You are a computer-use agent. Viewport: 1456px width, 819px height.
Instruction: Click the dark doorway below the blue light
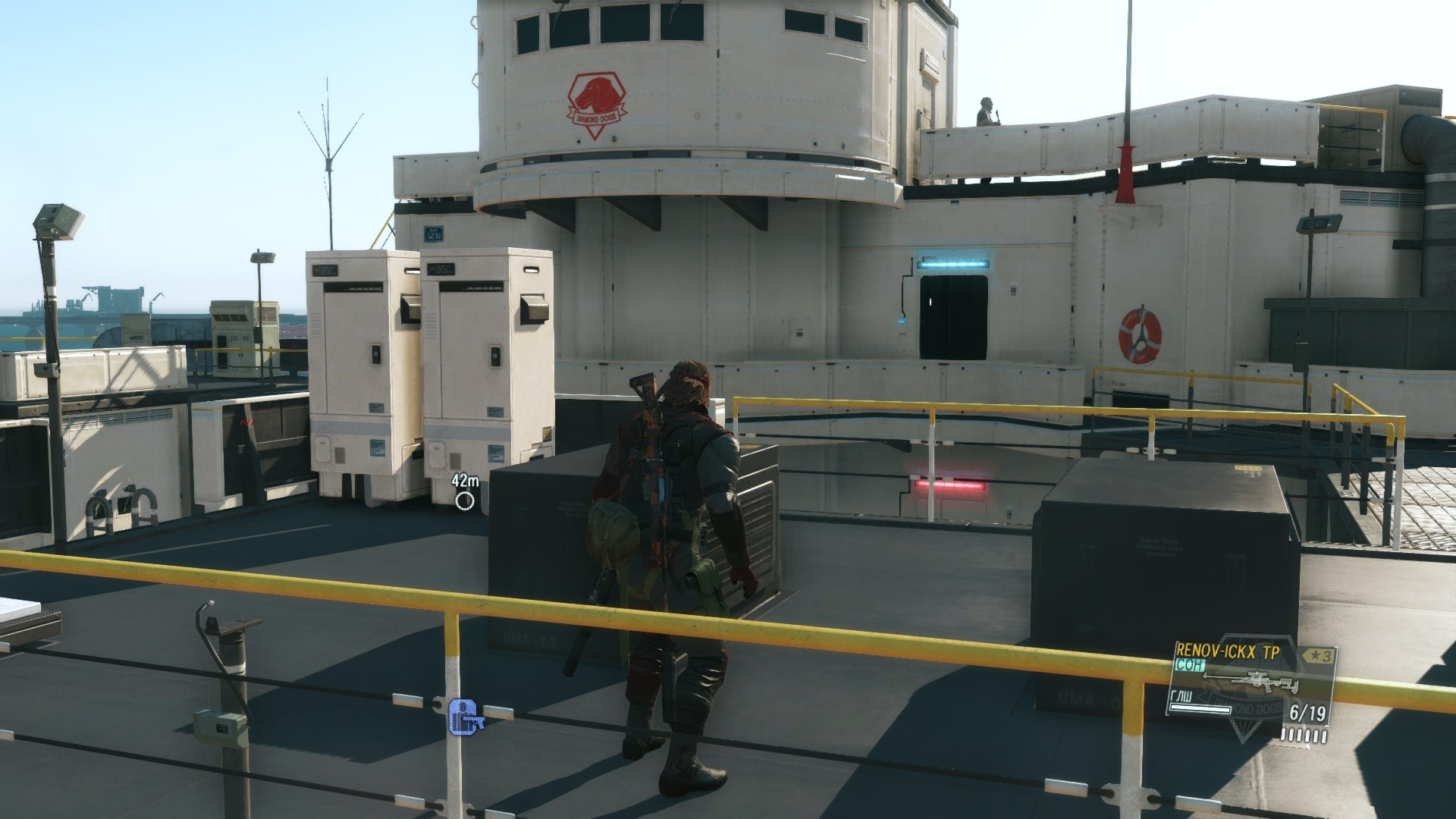[954, 312]
